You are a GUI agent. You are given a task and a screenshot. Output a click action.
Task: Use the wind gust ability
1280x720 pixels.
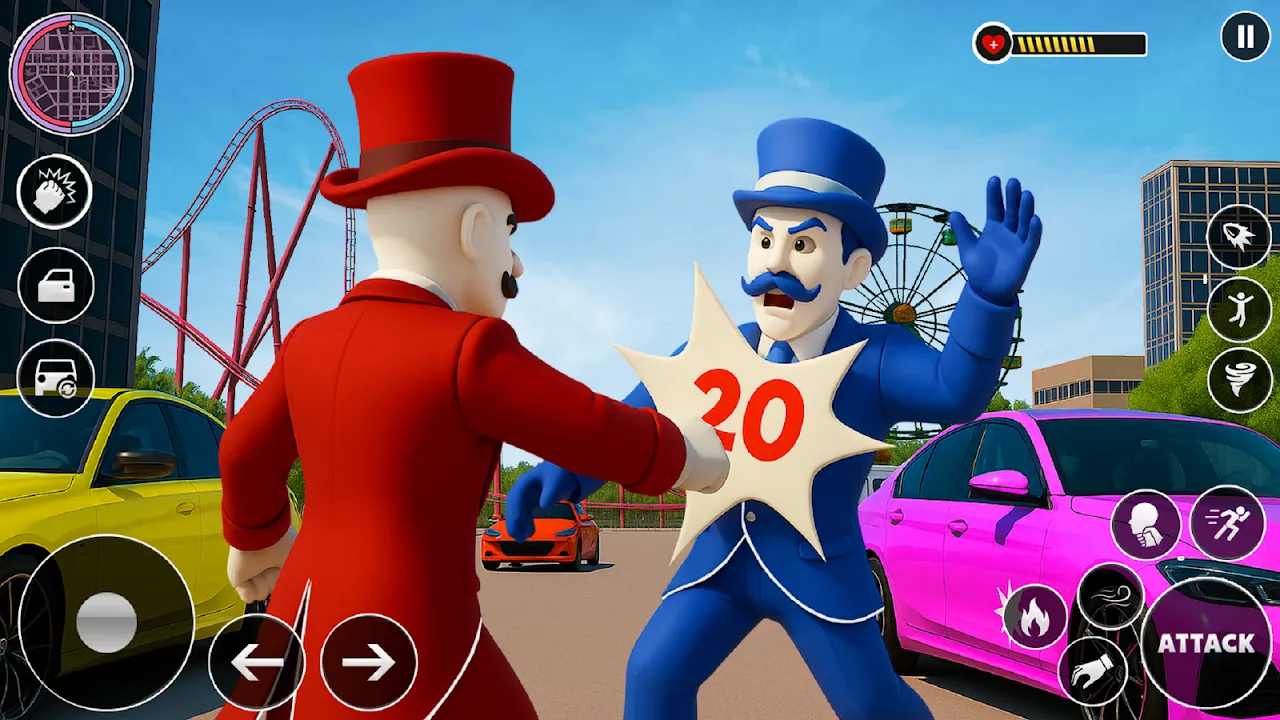point(1110,597)
